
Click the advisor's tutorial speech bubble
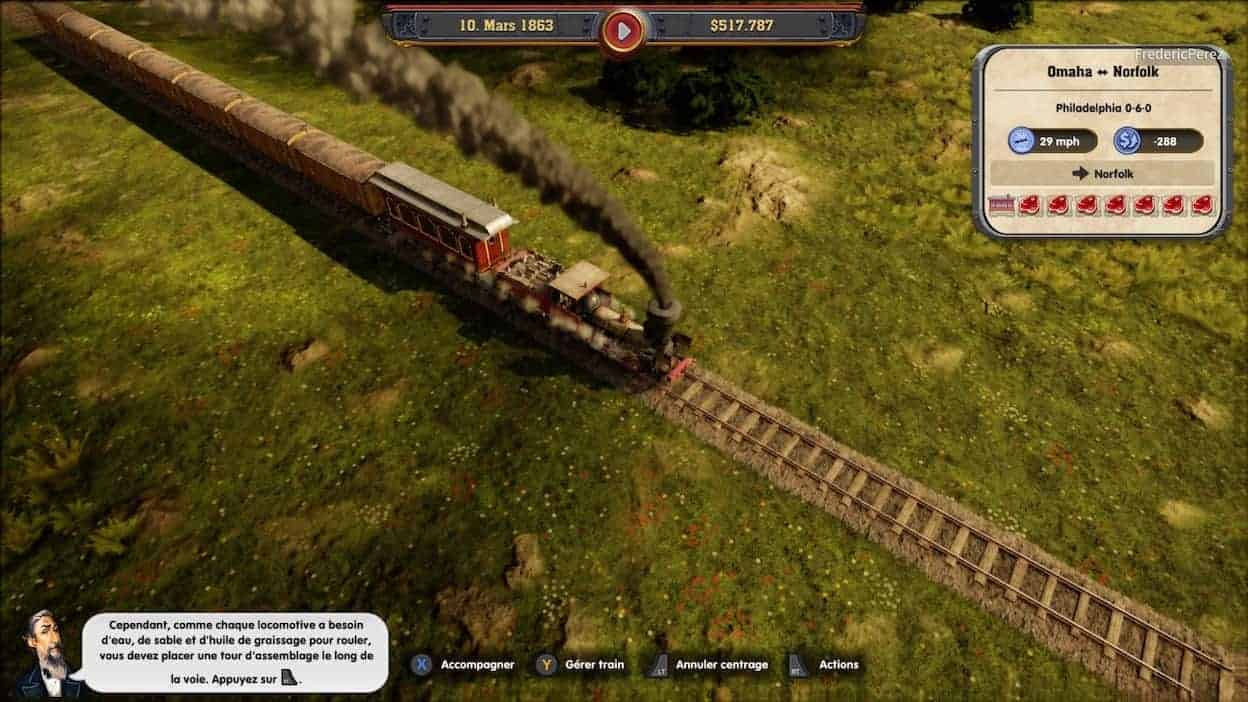[236, 652]
